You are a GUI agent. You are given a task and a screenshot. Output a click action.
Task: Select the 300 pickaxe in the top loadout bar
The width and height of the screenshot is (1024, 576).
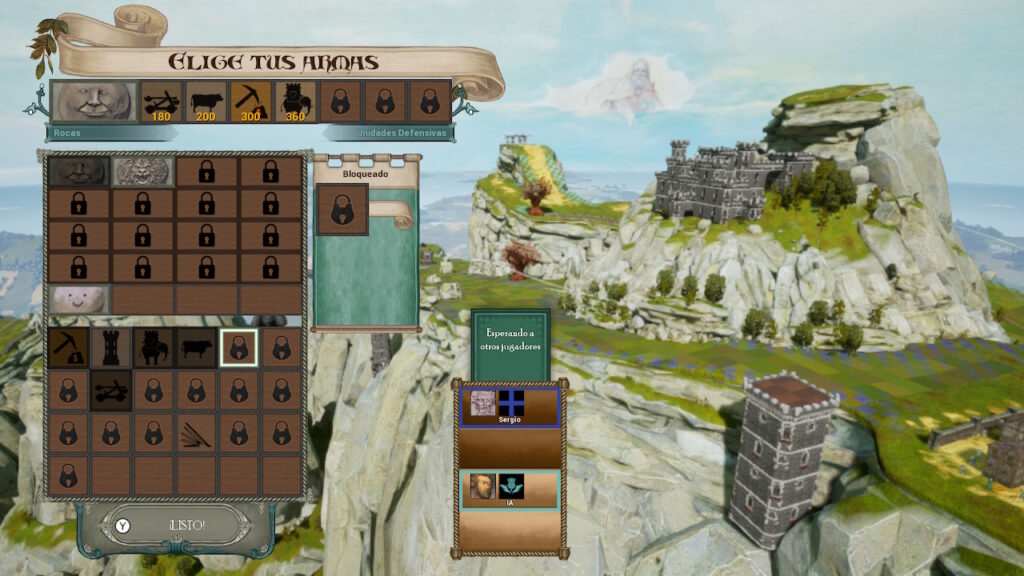[249, 101]
